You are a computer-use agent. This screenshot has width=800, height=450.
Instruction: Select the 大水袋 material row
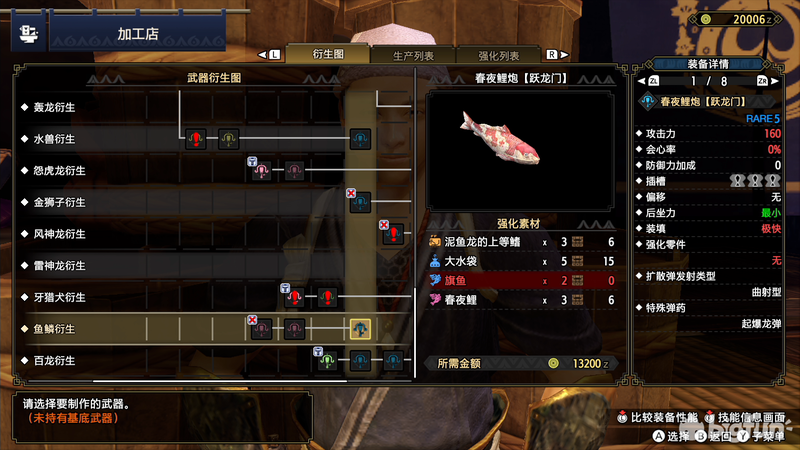[520, 261]
